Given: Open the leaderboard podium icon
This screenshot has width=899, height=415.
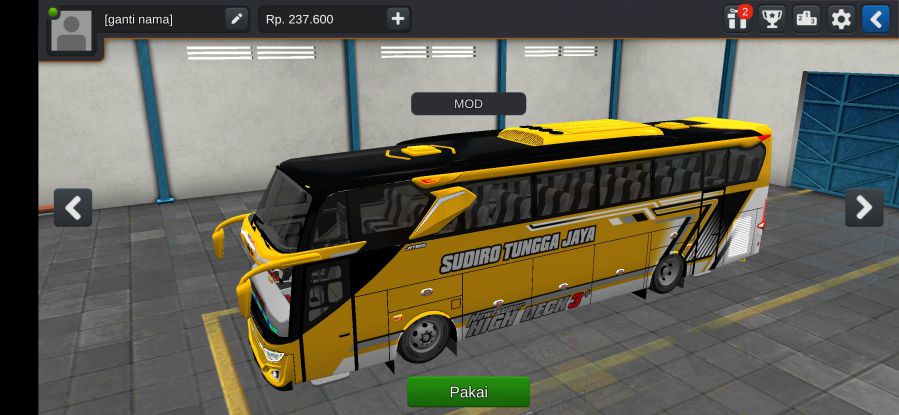Looking at the screenshot, I should 806,18.
